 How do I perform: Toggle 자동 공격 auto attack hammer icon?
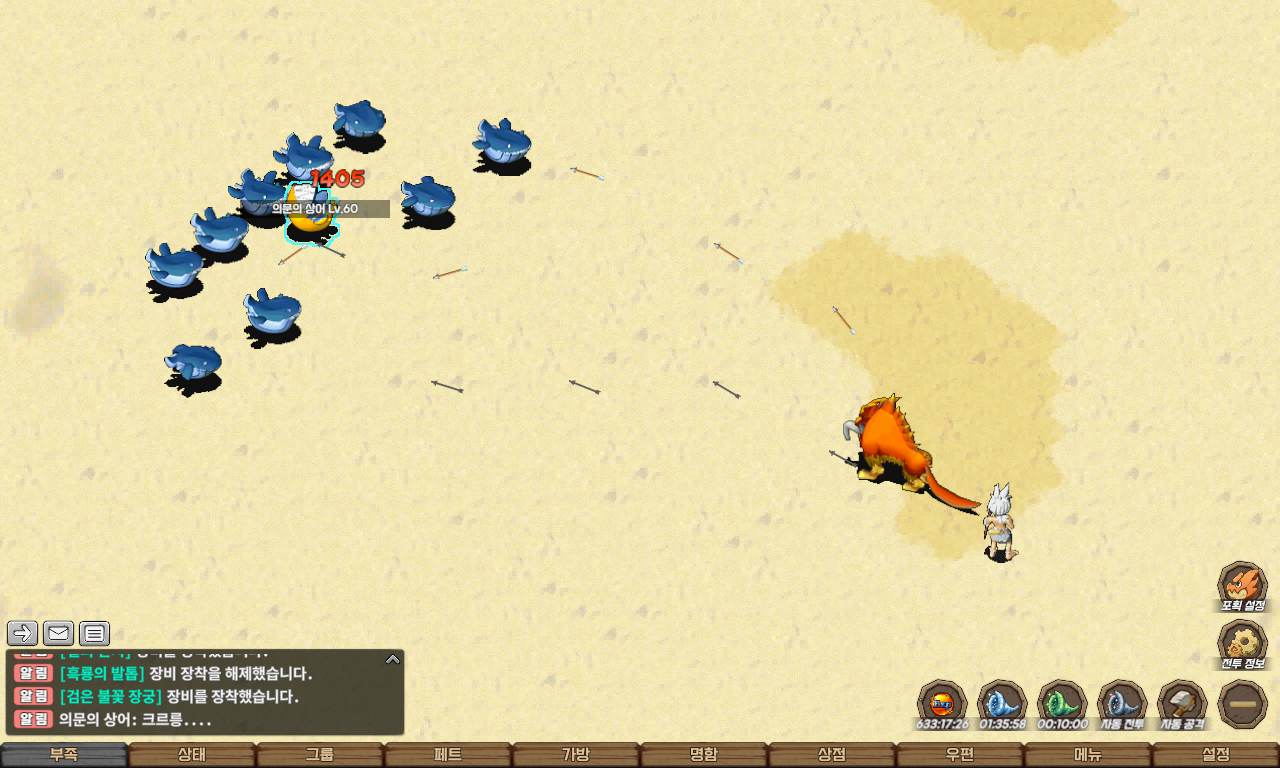1182,704
